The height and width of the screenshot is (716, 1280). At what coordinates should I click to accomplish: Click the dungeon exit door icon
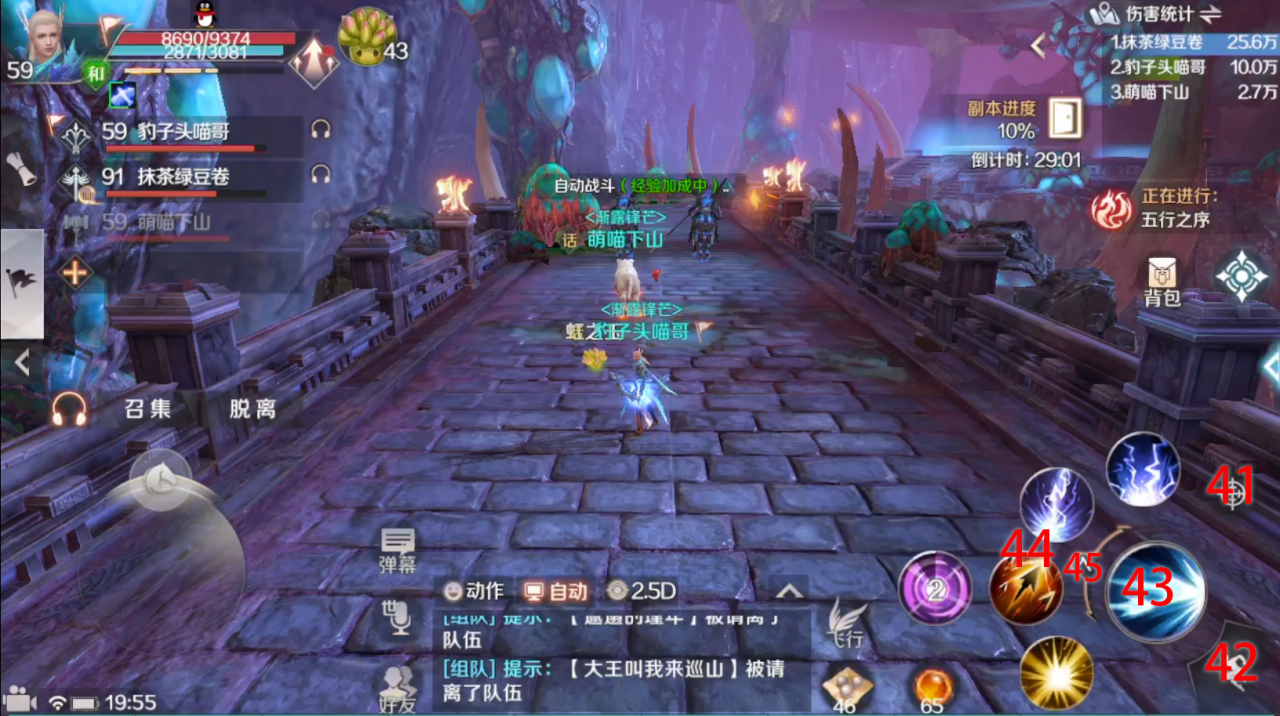(x=1065, y=119)
